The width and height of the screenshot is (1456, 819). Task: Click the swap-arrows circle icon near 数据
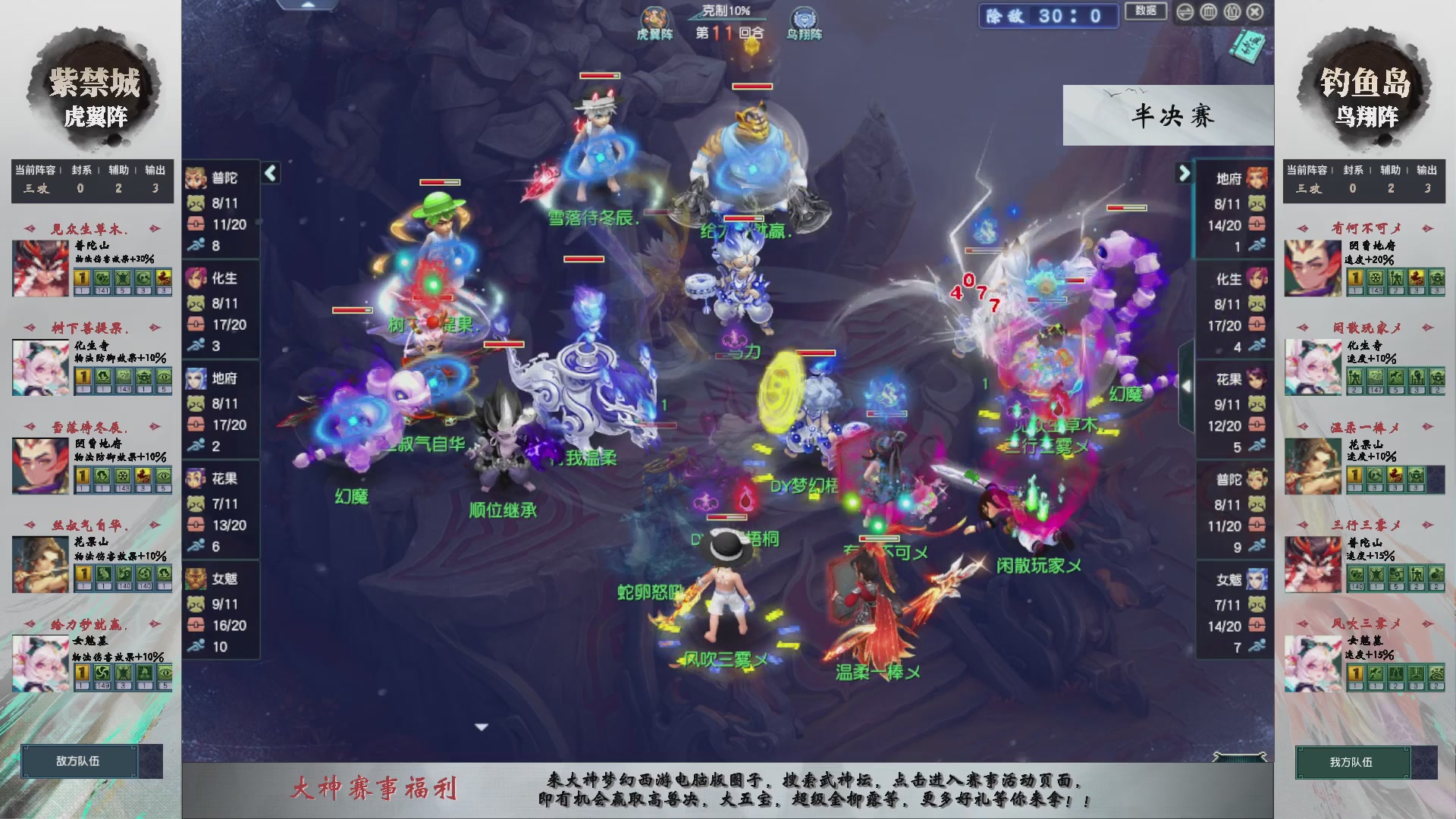pos(1185,12)
